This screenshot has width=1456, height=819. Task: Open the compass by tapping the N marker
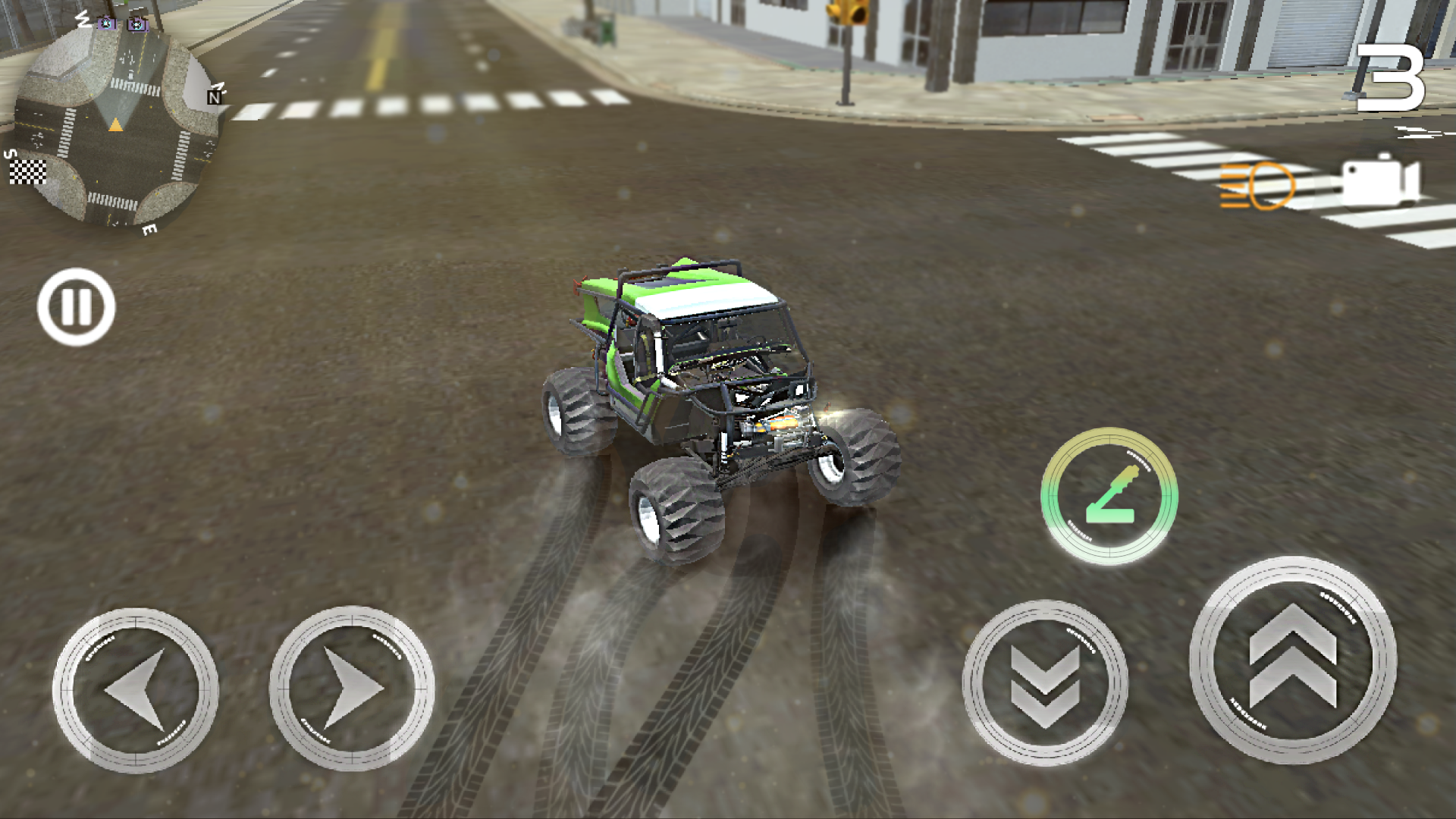tap(214, 99)
